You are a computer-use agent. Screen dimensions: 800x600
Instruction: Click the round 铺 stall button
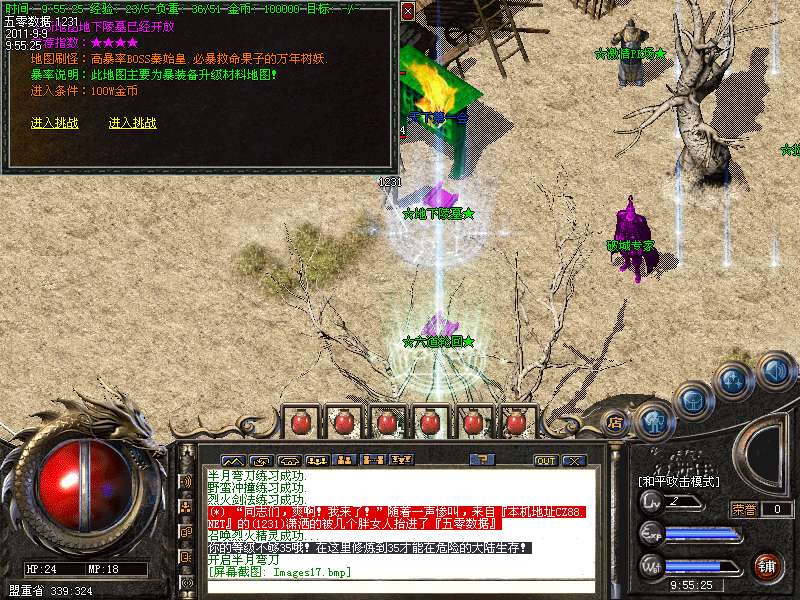pos(767,567)
